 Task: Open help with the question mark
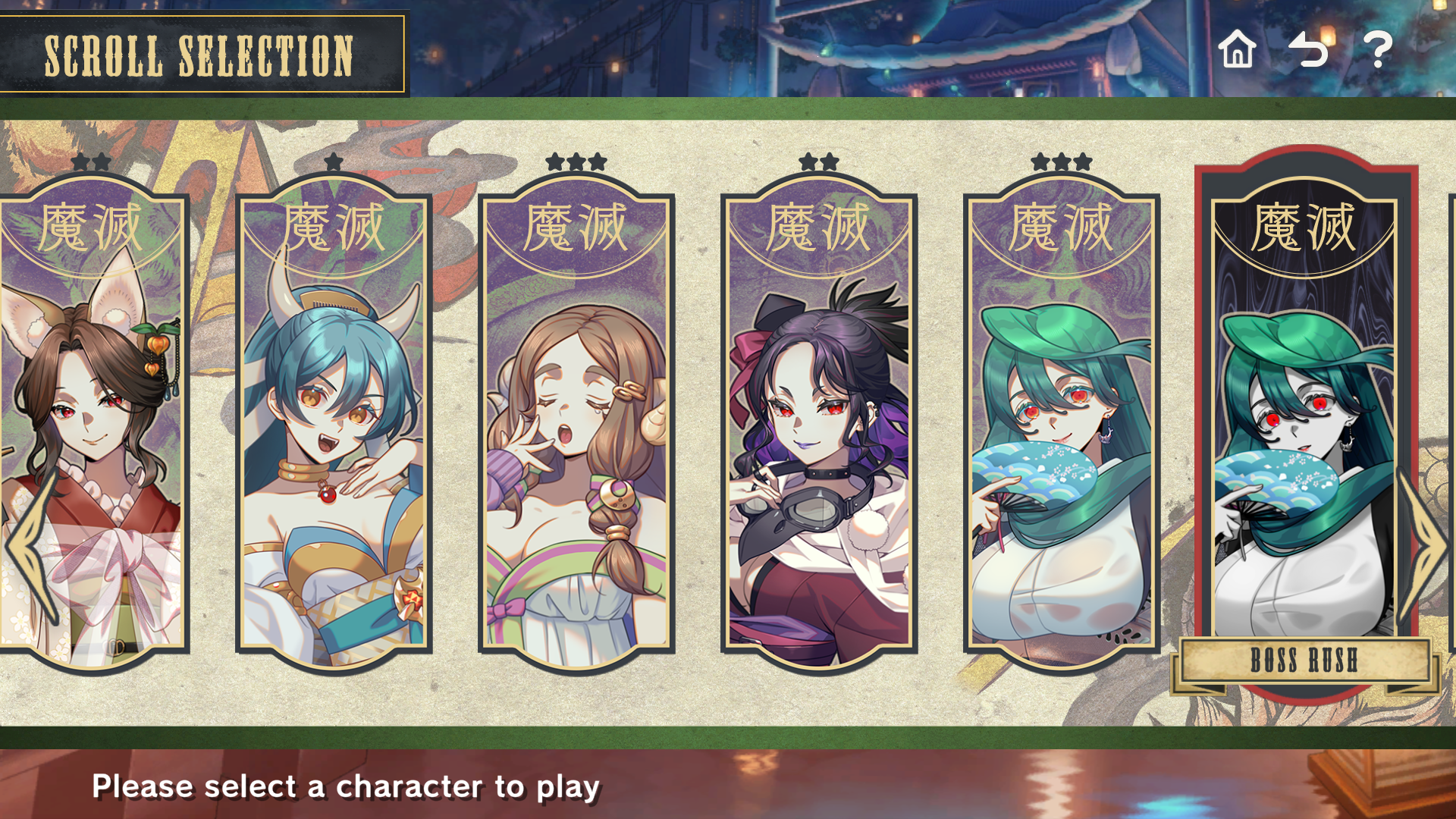(1378, 50)
